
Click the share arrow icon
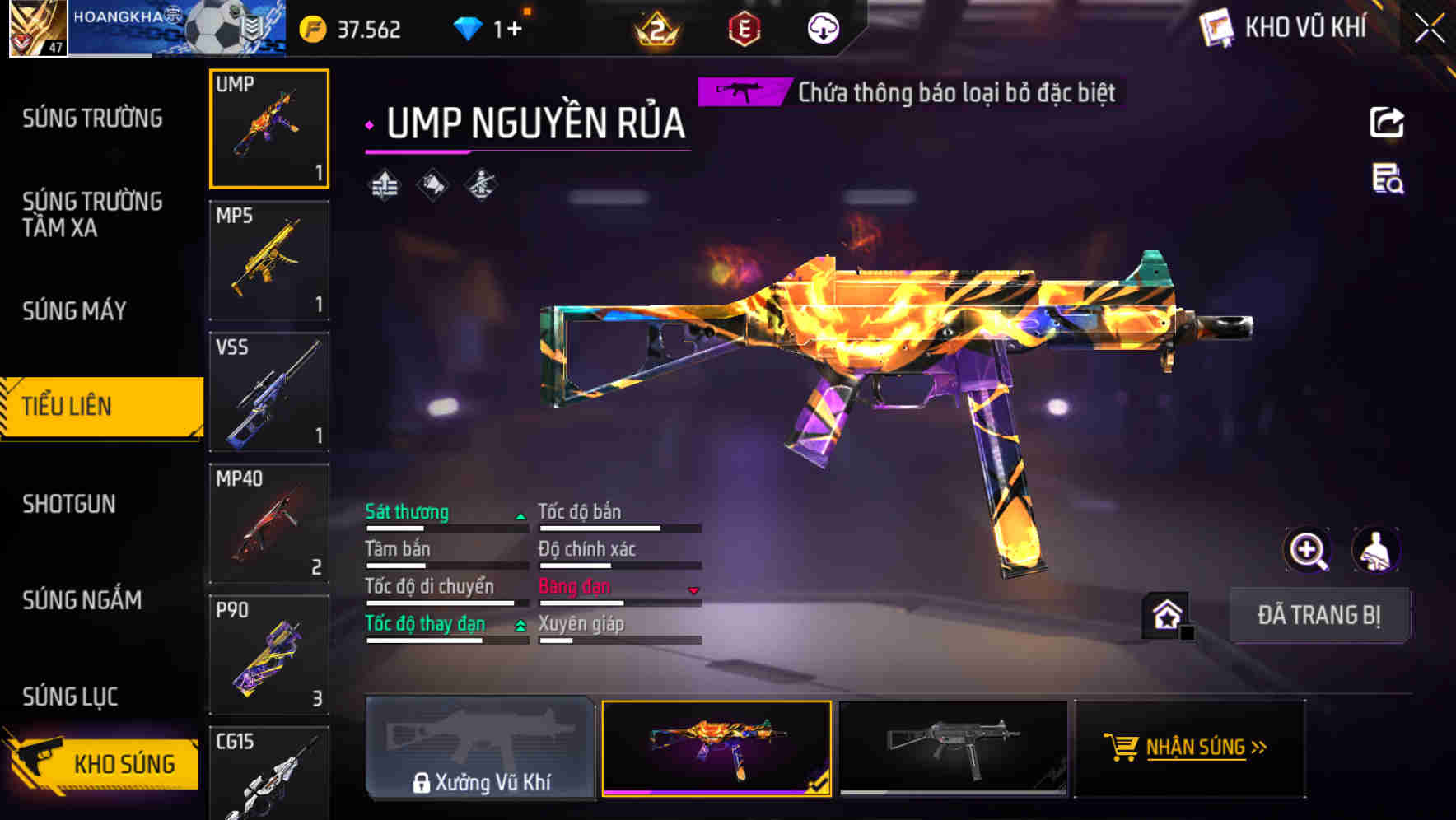click(1387, 123)
